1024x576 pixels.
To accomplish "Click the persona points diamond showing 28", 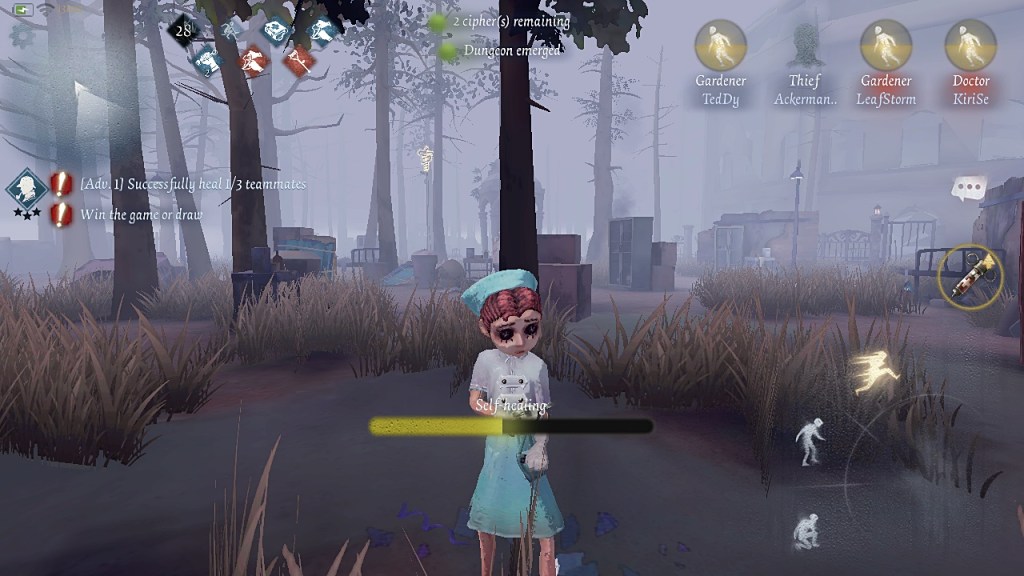I will (182, 30).
